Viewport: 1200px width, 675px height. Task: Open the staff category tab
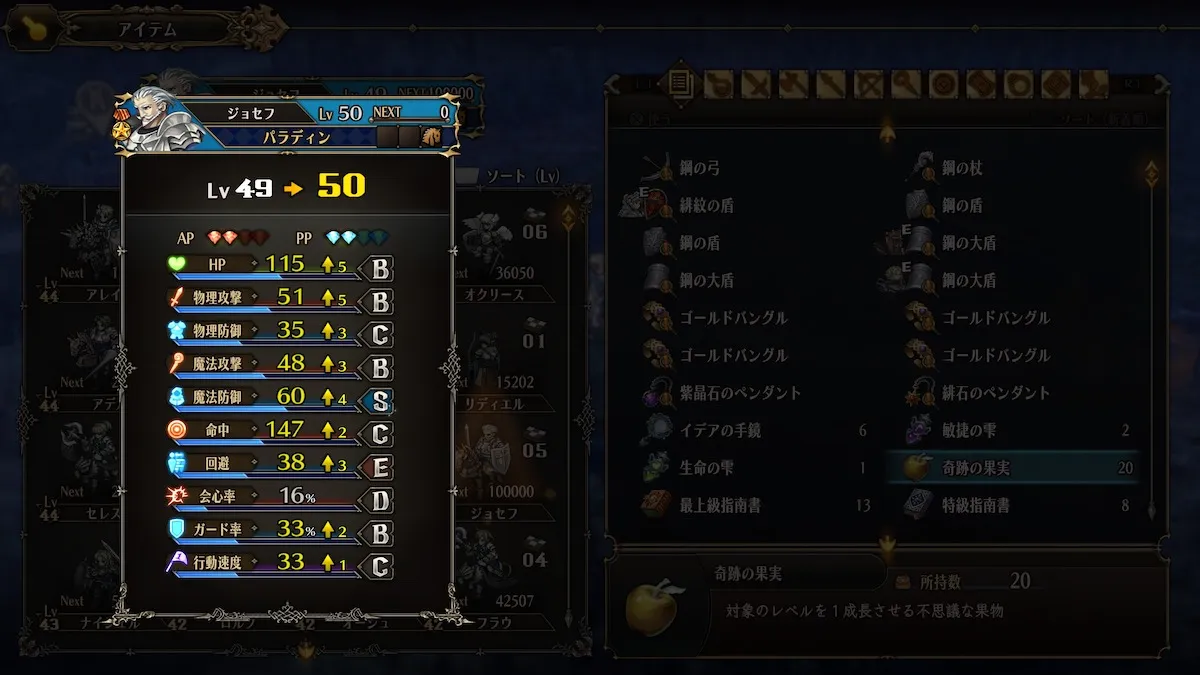point(906,84)
